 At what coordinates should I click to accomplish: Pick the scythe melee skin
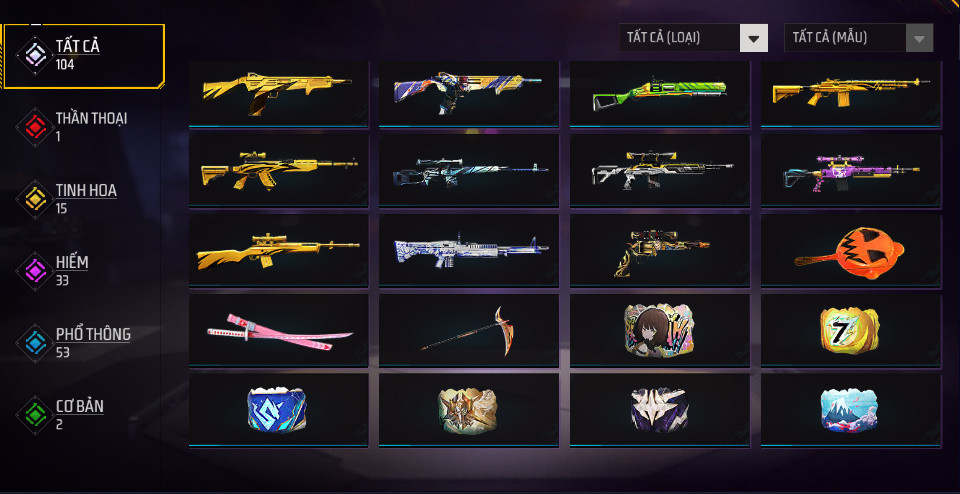click(469, 330)
